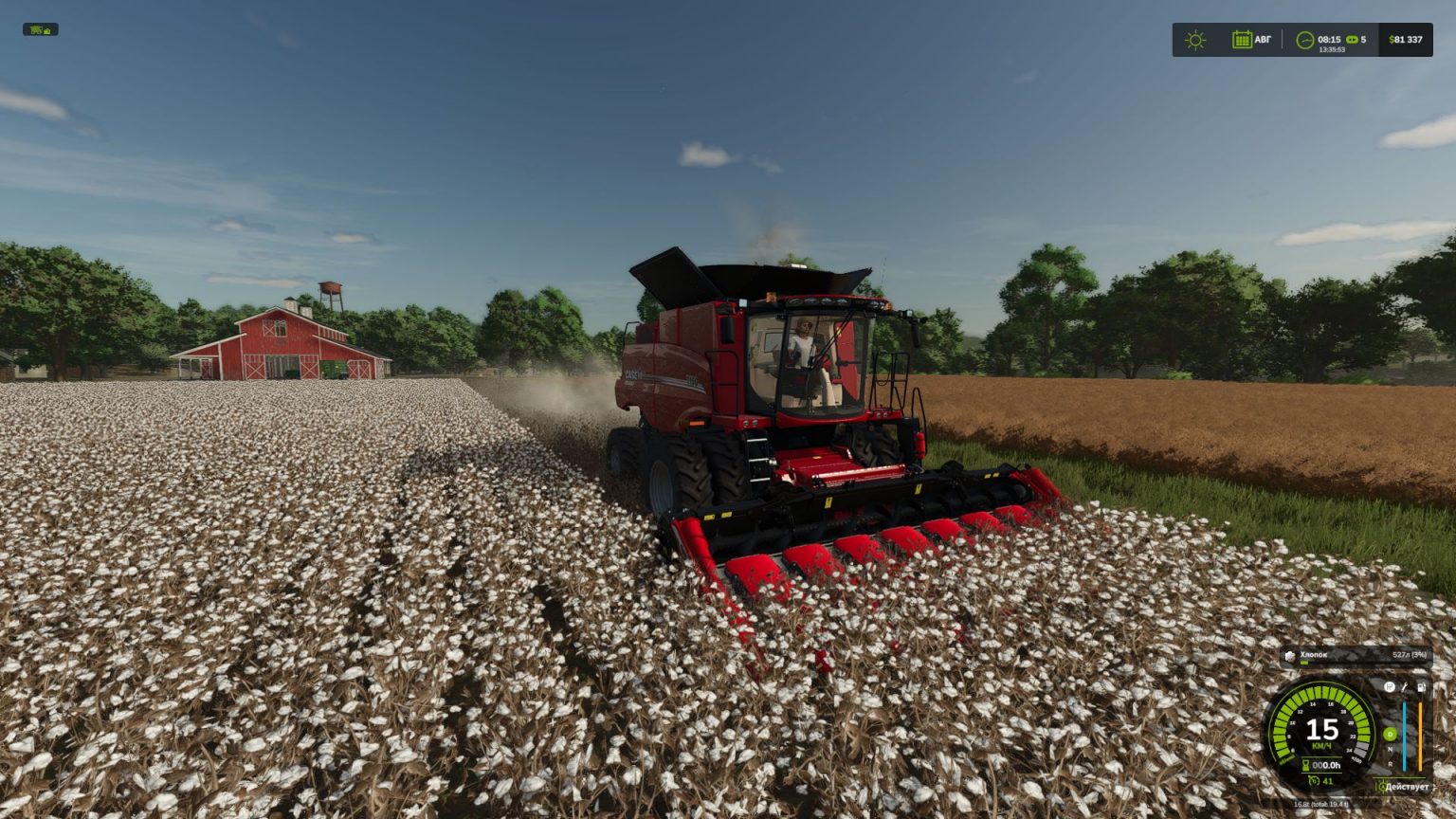This screenshot has height=819, width=1456.
Task: Click the clock icon showing 08:15
Action: [x=1305, y=40]
